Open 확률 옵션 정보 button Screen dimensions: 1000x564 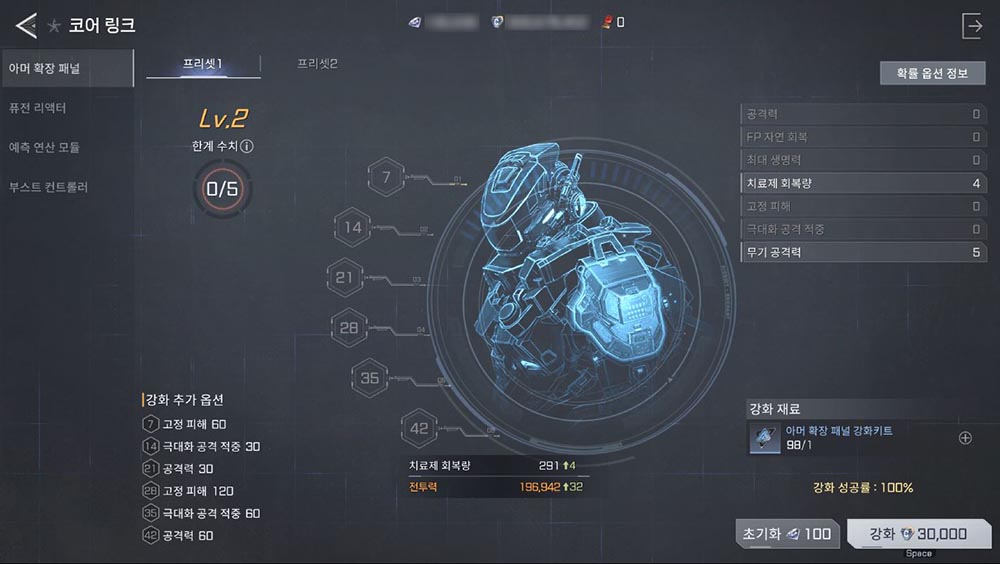(x=932, y=73)
